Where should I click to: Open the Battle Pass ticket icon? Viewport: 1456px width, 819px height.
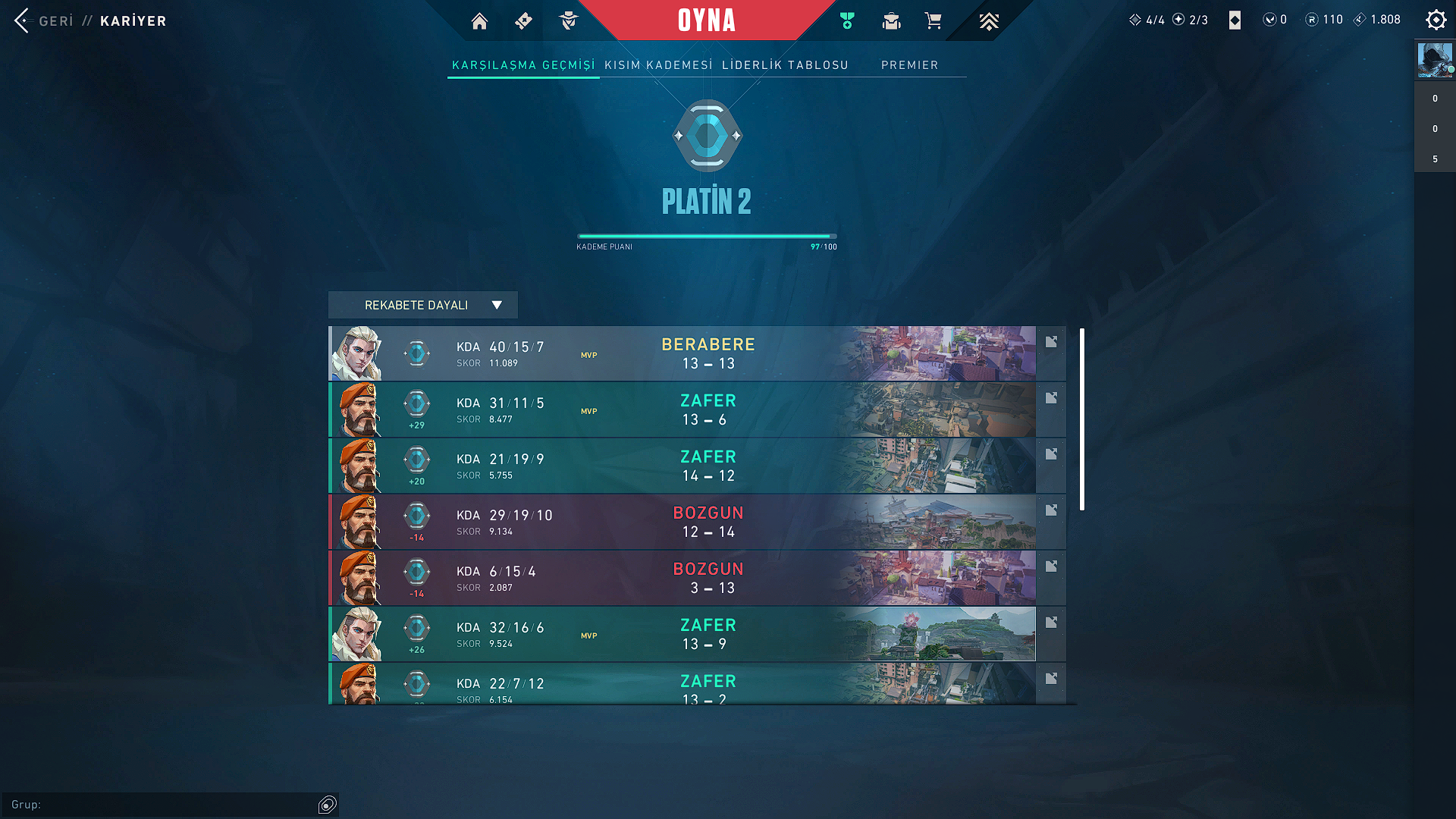pos(523,20)
